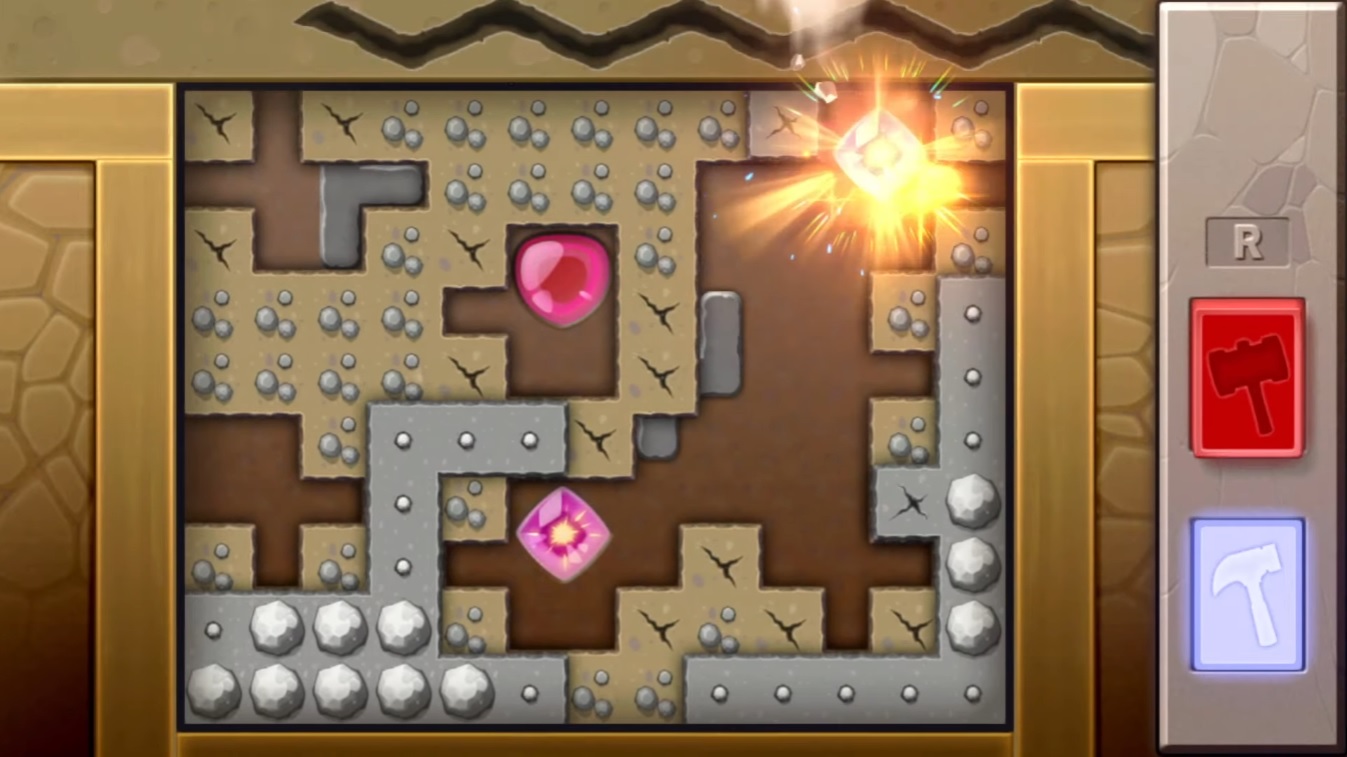
Task: Tap the pink round gem in the dirt
Action: [560, 280]
